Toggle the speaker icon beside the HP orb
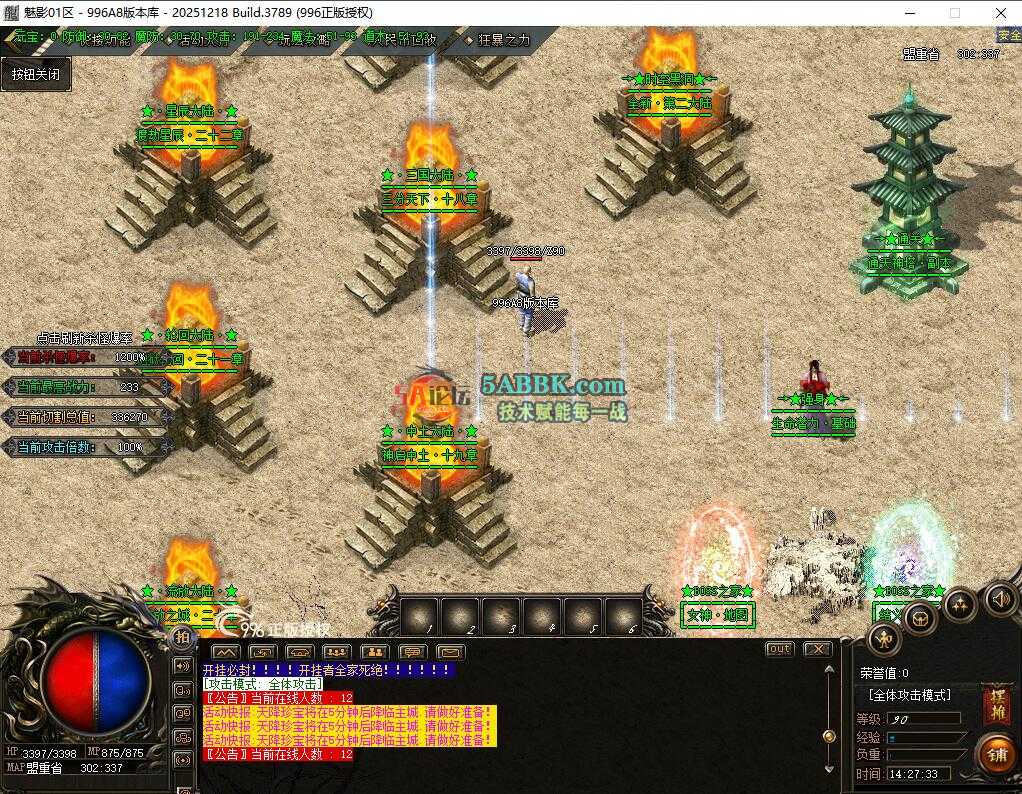The image size is (1022, 794). 182,665
